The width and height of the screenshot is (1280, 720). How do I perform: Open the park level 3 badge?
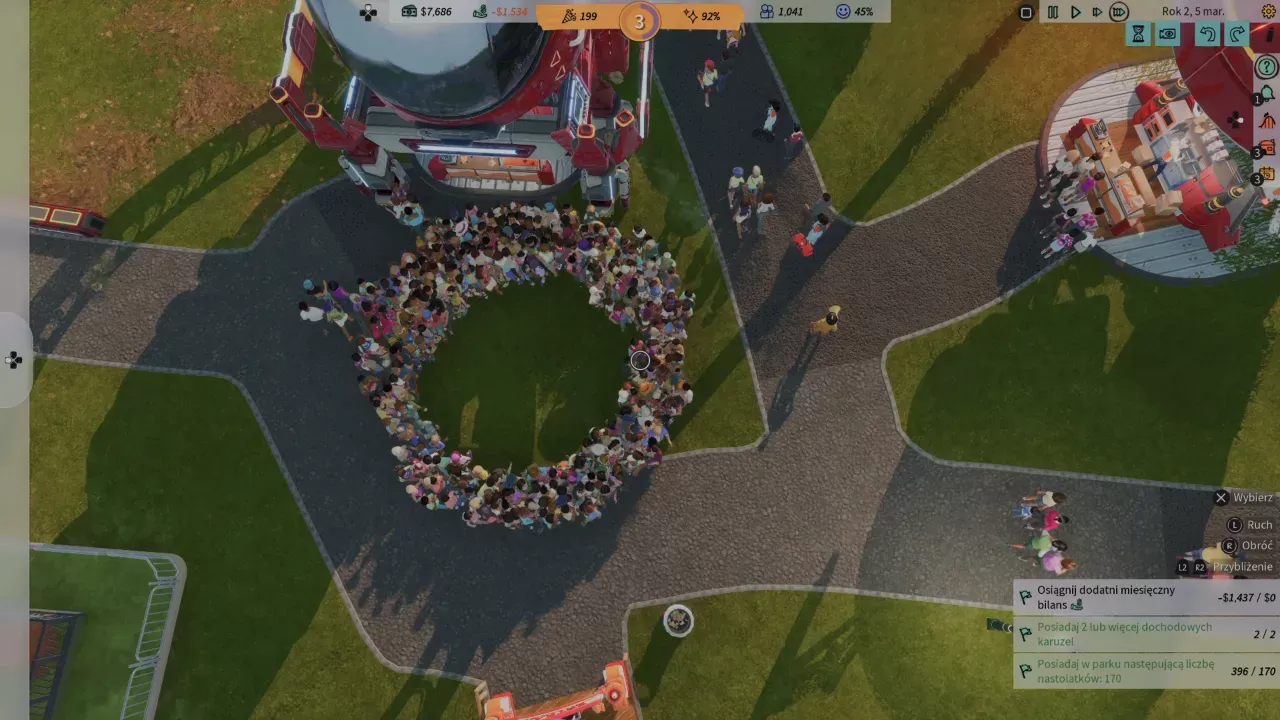pos(639,21)
